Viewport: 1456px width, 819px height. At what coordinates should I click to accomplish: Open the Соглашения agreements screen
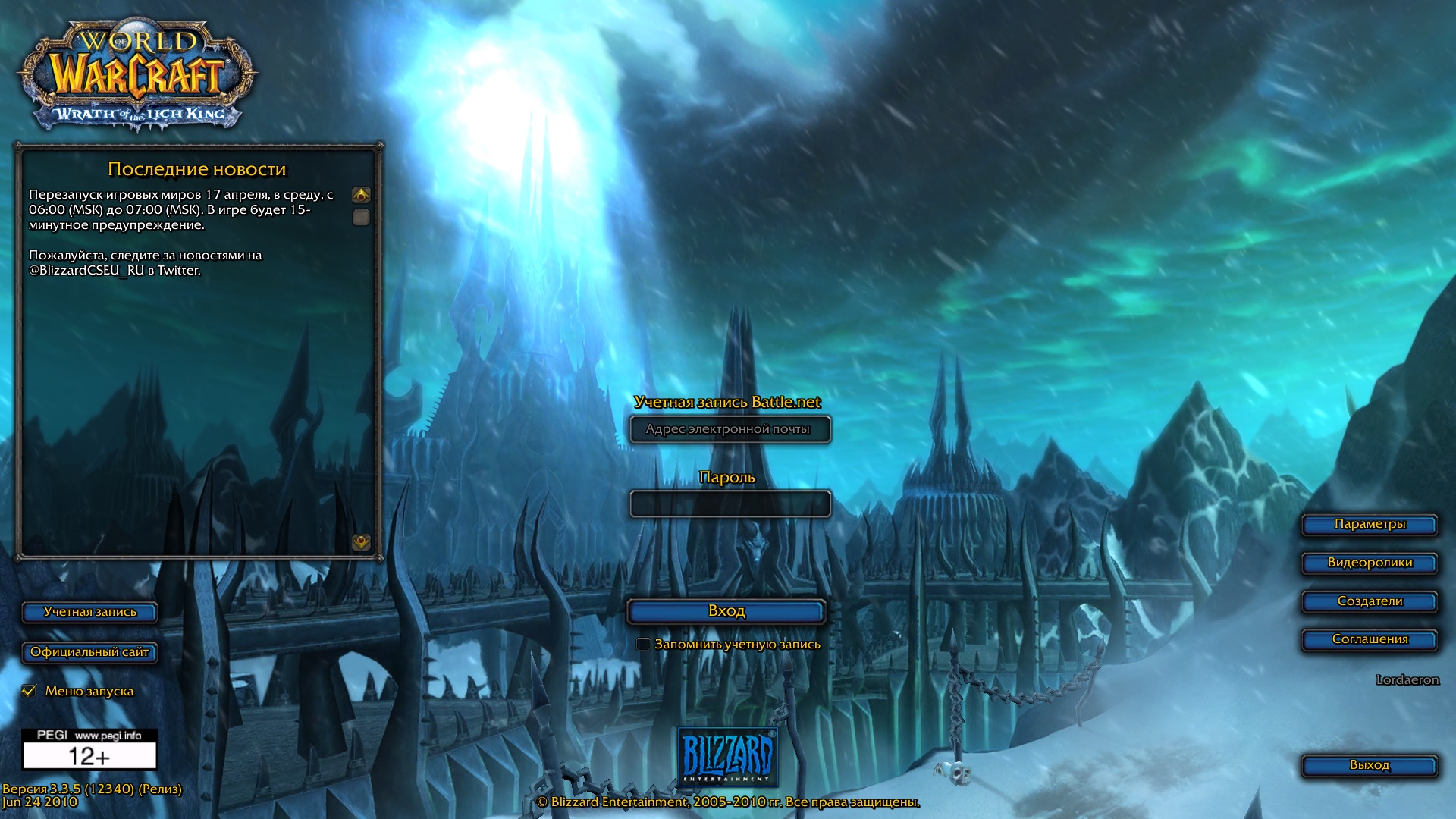pyautogui.click(x=1369, y=640)
